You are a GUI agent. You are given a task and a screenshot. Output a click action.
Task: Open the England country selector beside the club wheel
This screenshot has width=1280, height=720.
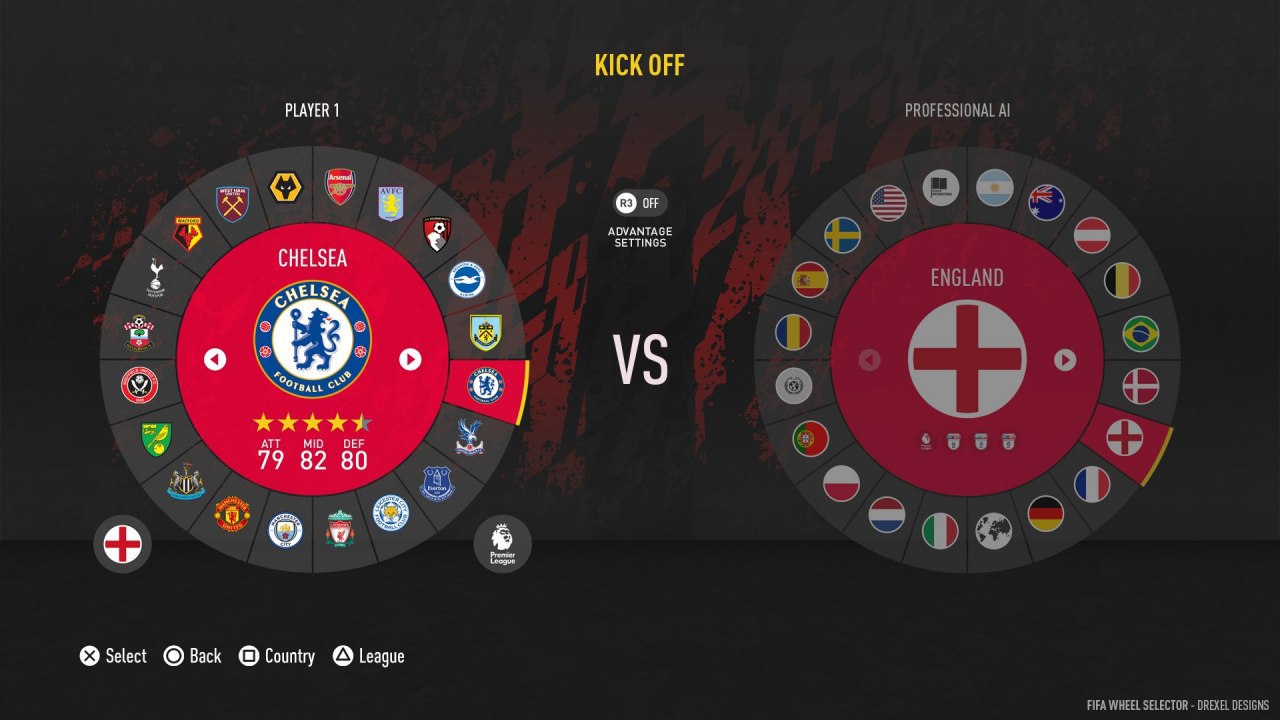(x=123, y=545)
